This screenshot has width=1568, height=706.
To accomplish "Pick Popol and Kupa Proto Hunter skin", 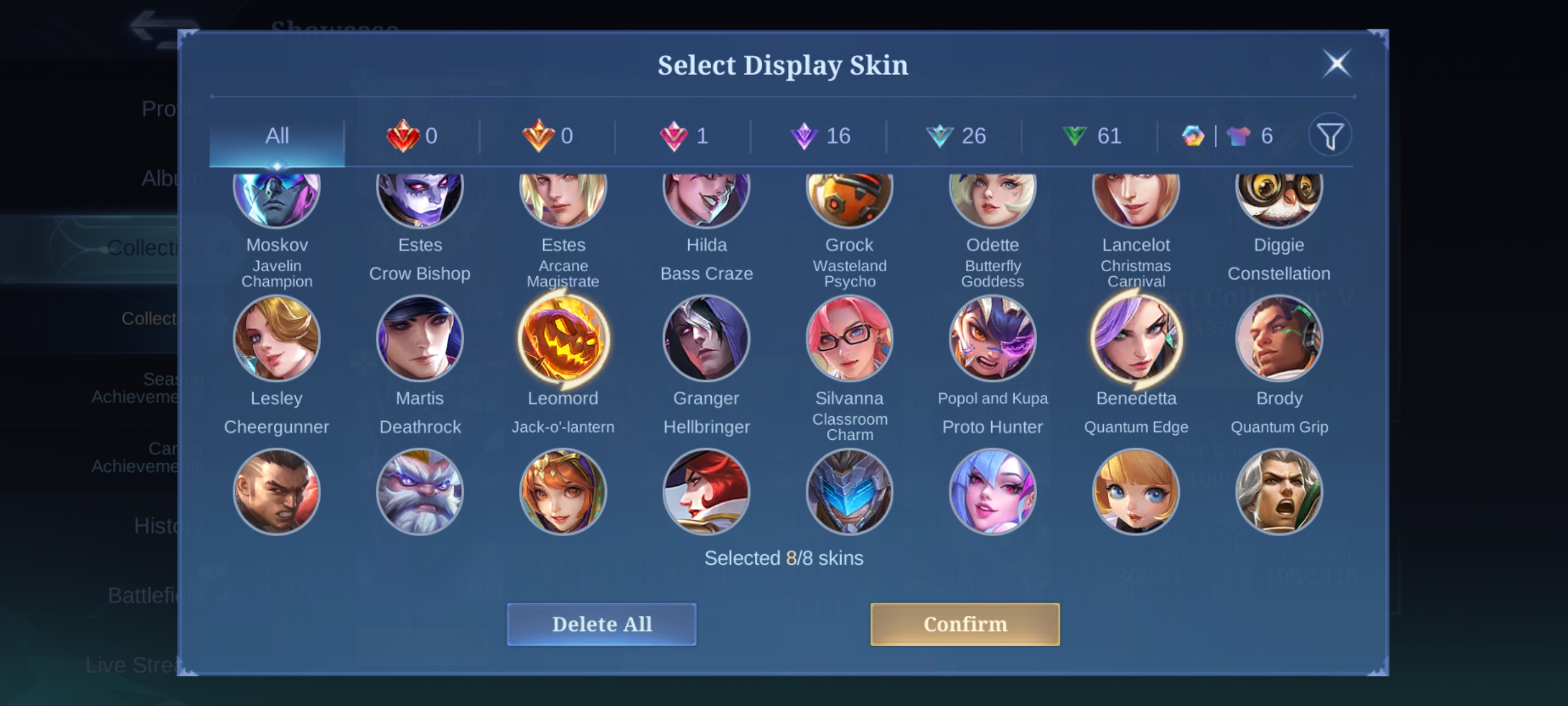I will pos(993,338).
